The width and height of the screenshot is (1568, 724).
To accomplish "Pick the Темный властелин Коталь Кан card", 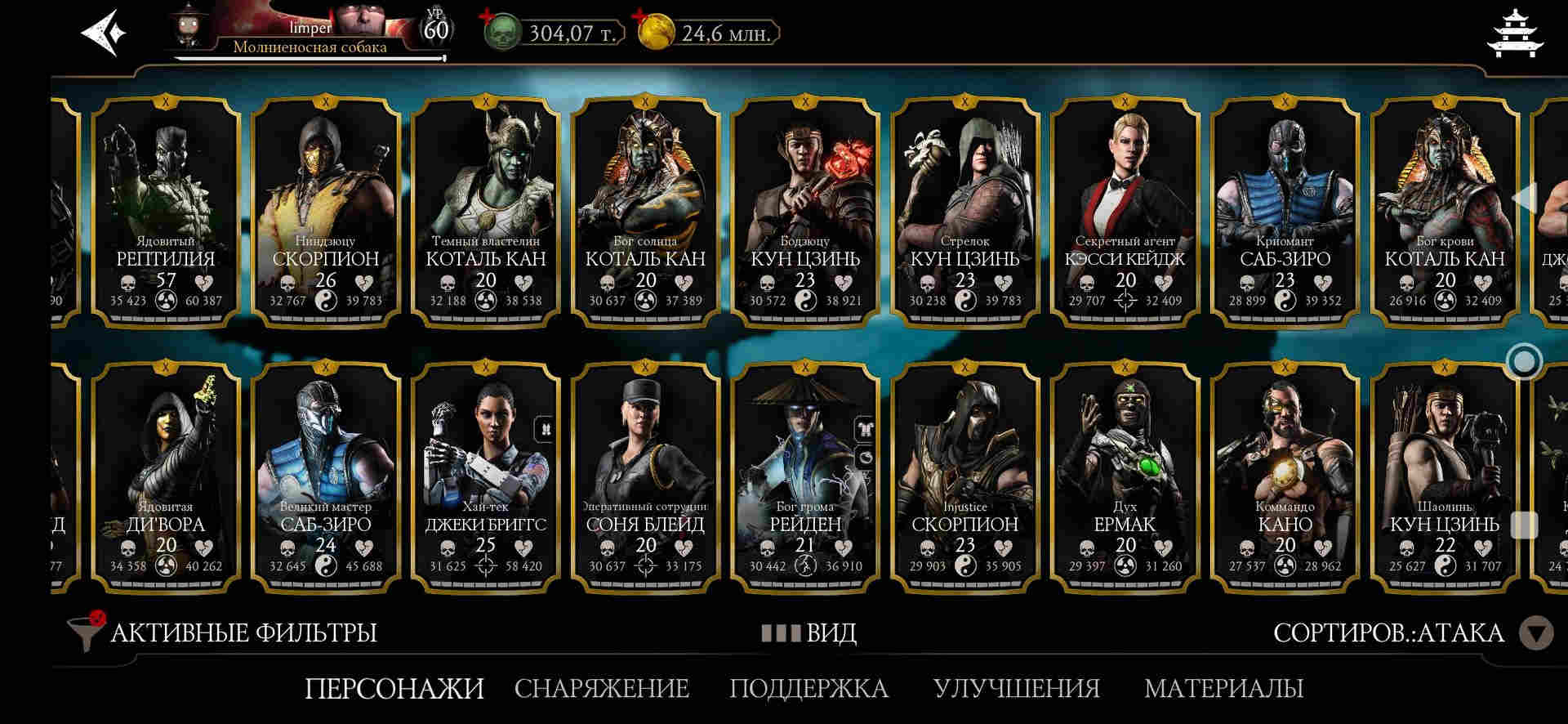I will click(486, 211).
